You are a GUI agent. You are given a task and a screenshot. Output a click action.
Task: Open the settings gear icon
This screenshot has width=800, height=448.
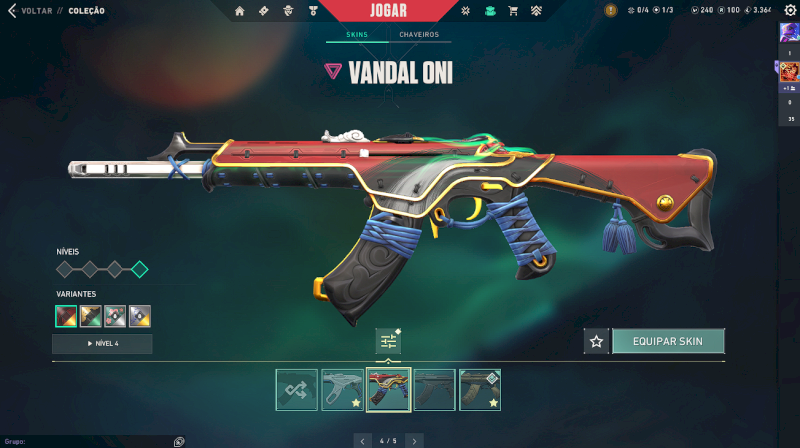[x=789, y=11]
